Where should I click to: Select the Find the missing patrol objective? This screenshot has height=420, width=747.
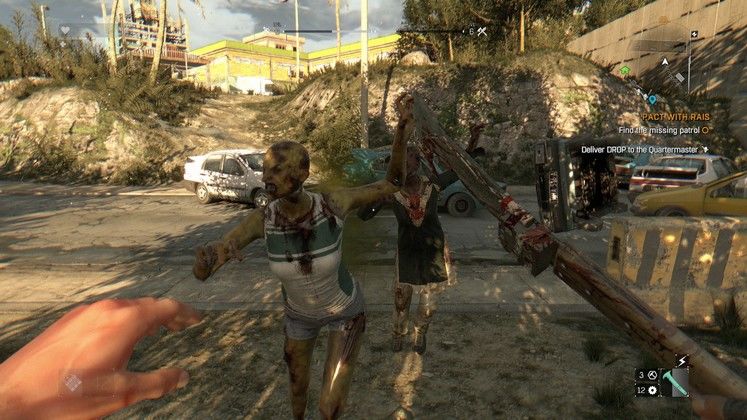tap(659, 130)
